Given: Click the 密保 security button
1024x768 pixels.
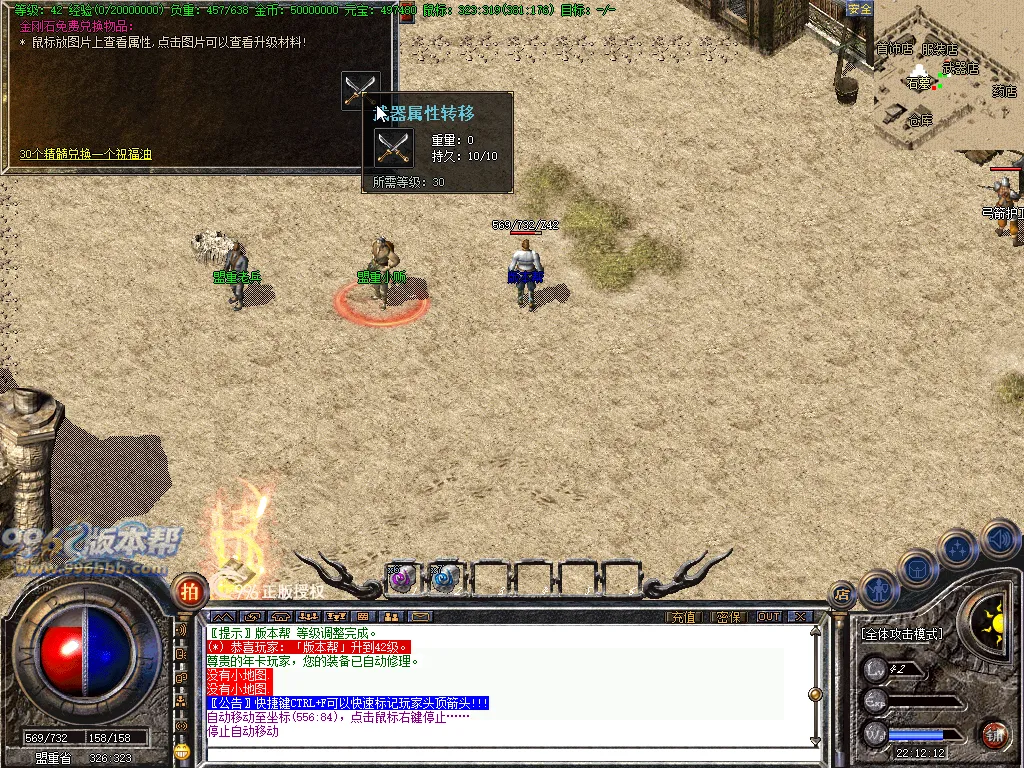Looking at the screenshot, I should 729,617.
